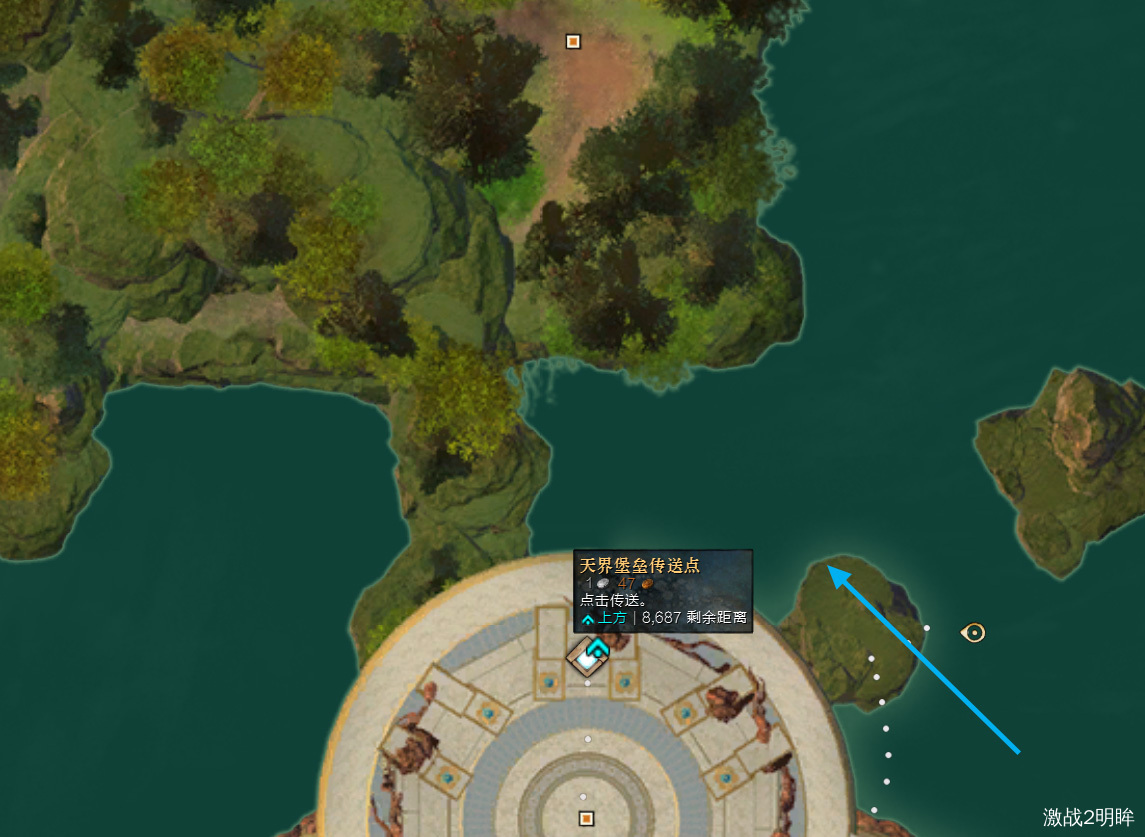Select the orange point-of-interest marker inside the round fortress

[x=586, y=819]
